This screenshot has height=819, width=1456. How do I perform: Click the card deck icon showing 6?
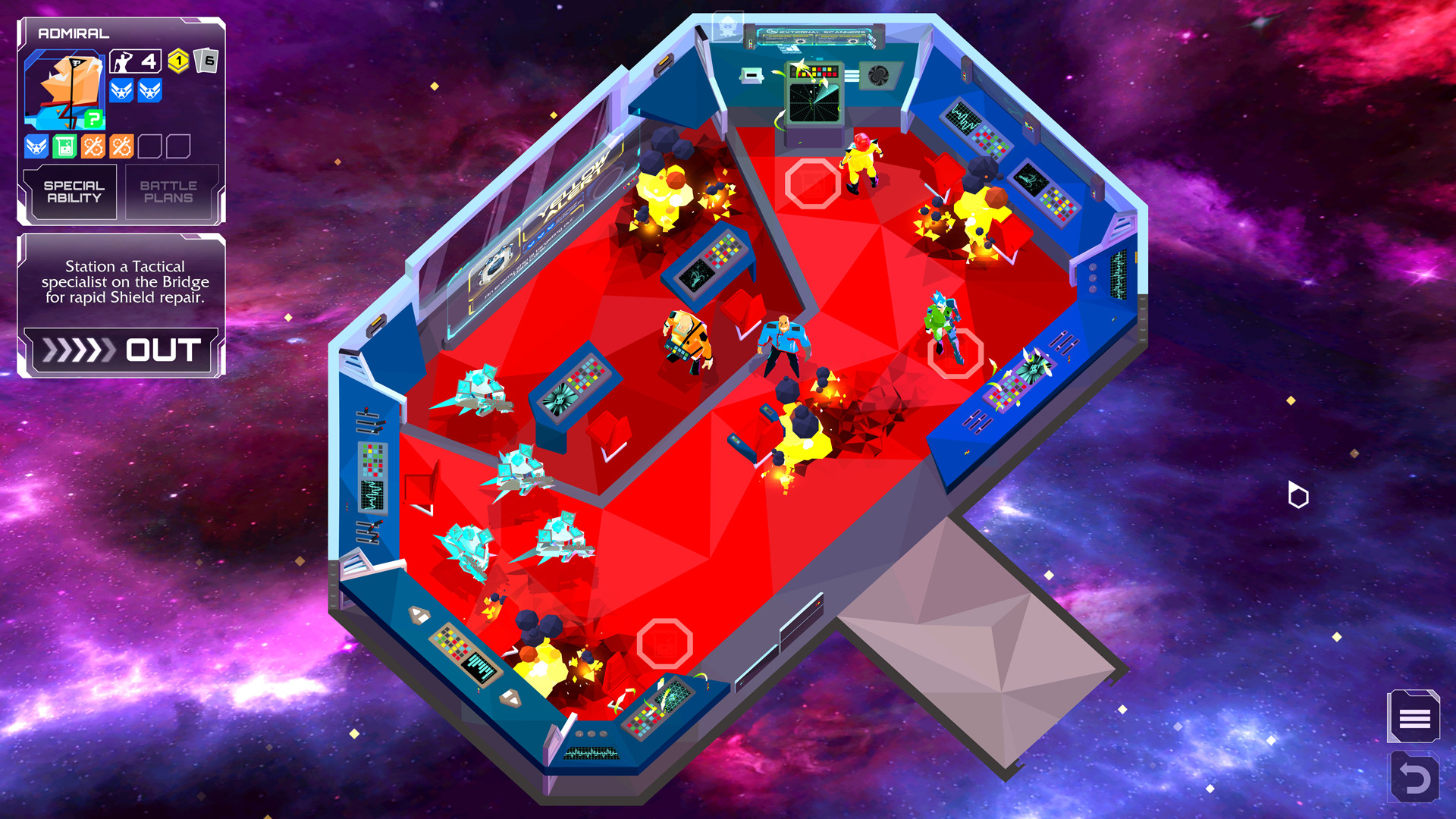(x=206, y=61)
